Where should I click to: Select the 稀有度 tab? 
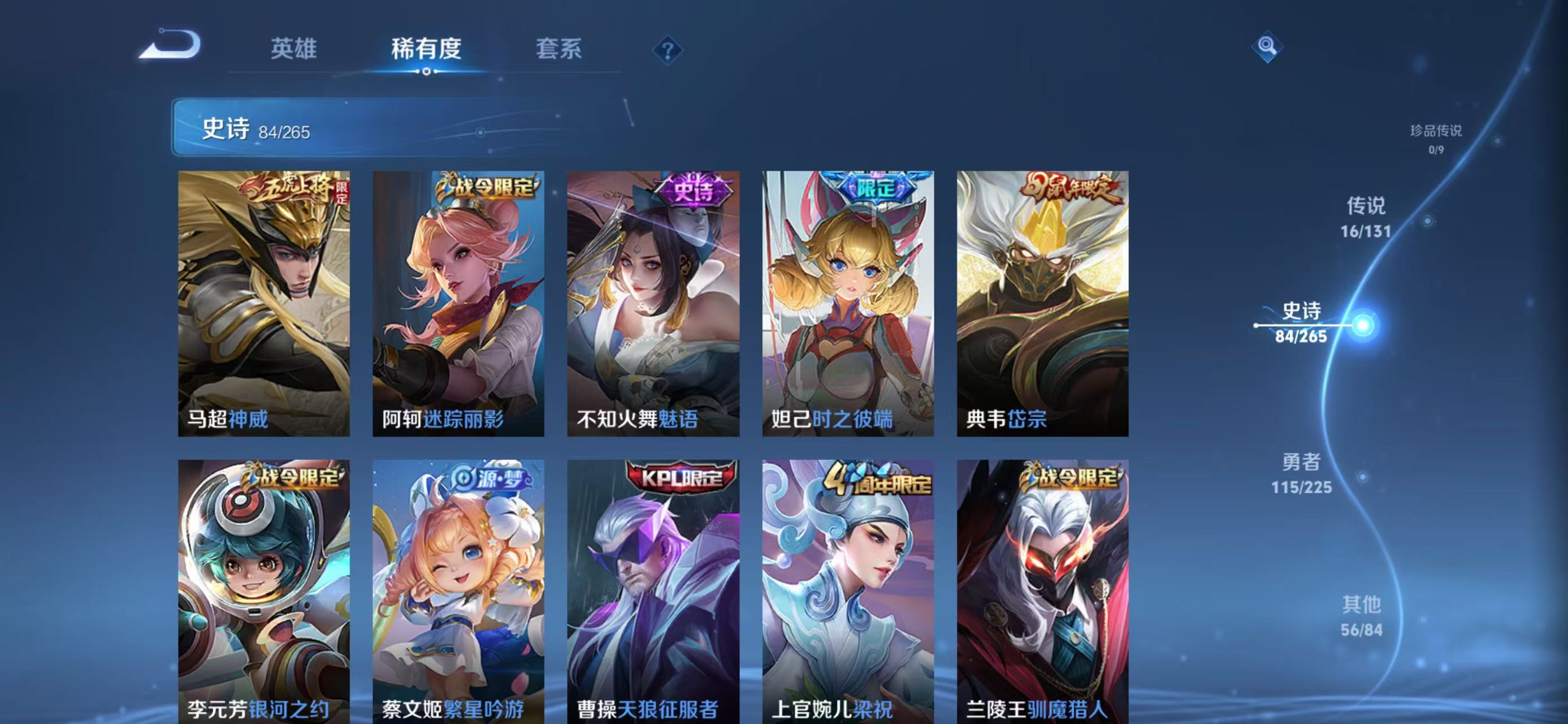tap(426, 49)
